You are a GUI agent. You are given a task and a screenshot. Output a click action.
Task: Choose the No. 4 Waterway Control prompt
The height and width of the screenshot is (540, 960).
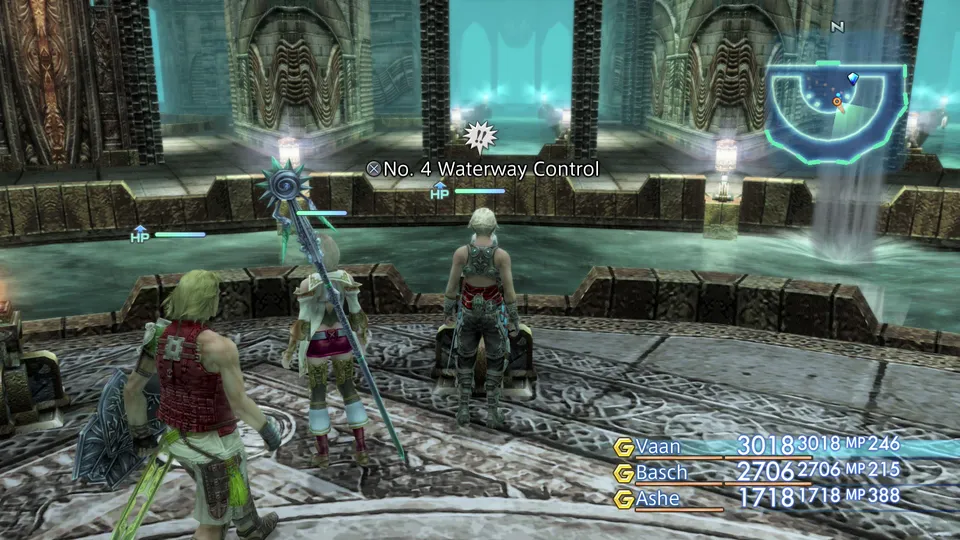483,169
